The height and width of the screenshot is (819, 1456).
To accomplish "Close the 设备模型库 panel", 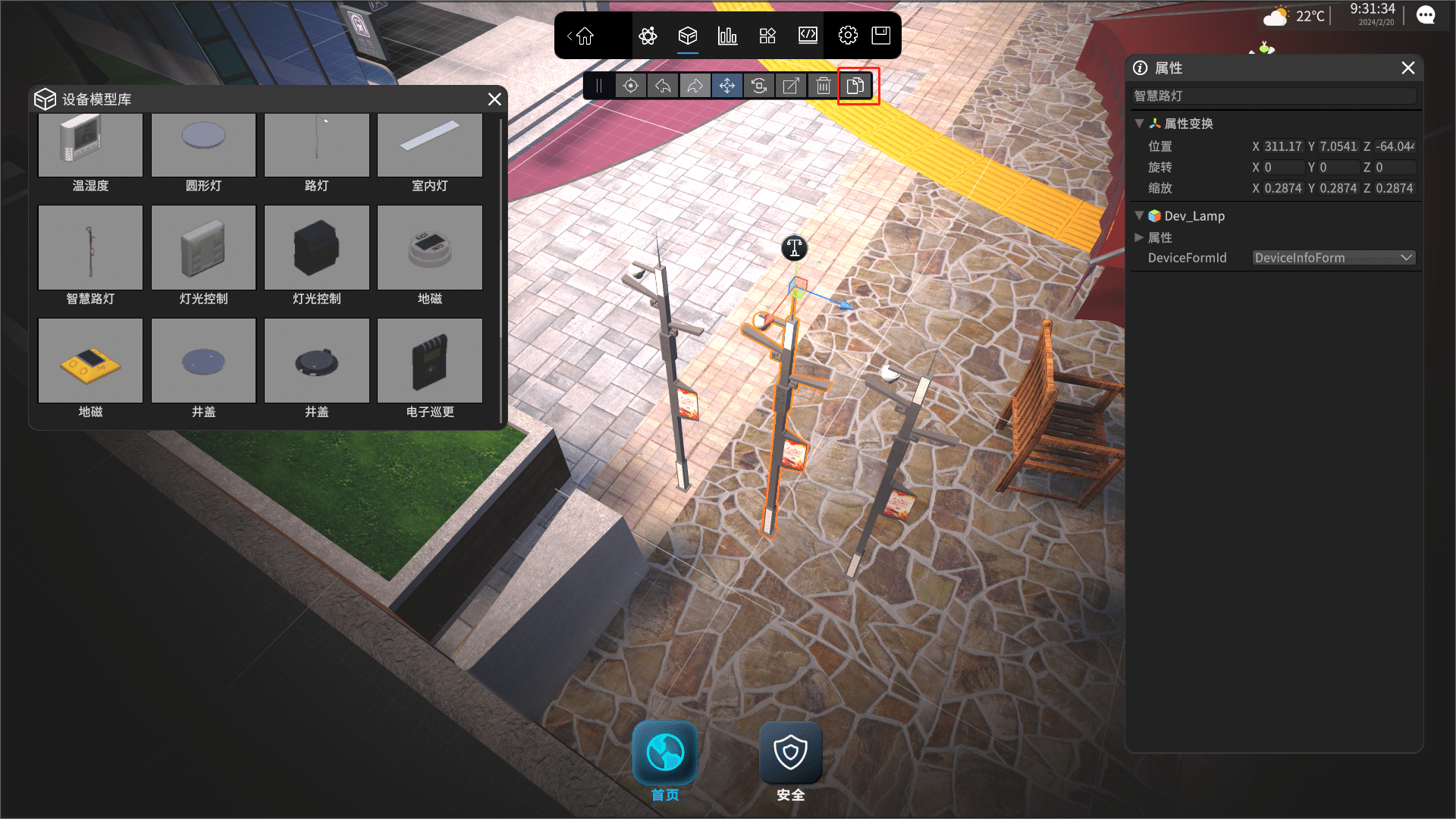I will point(494,99).
